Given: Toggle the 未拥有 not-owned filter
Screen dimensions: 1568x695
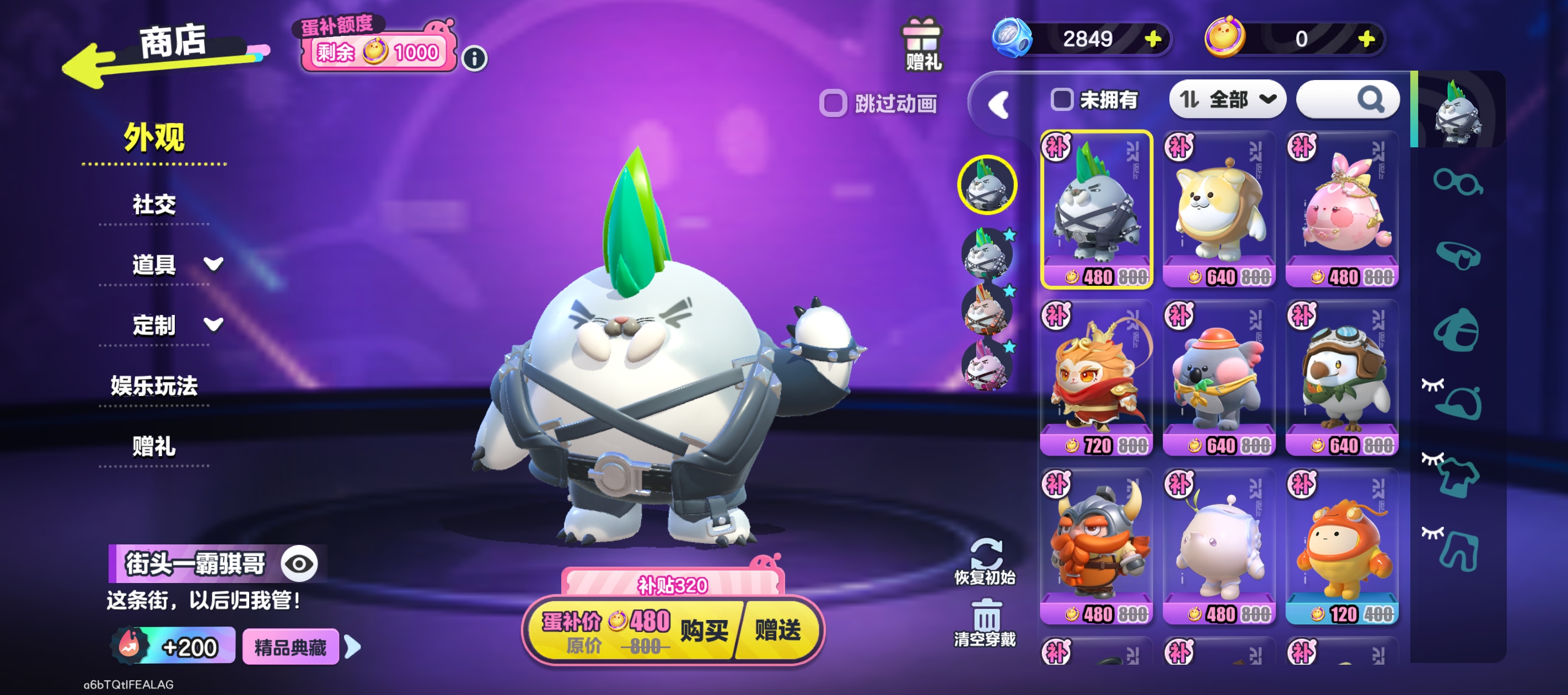Looking at the screenshot, I should (x=1062, y=100).
